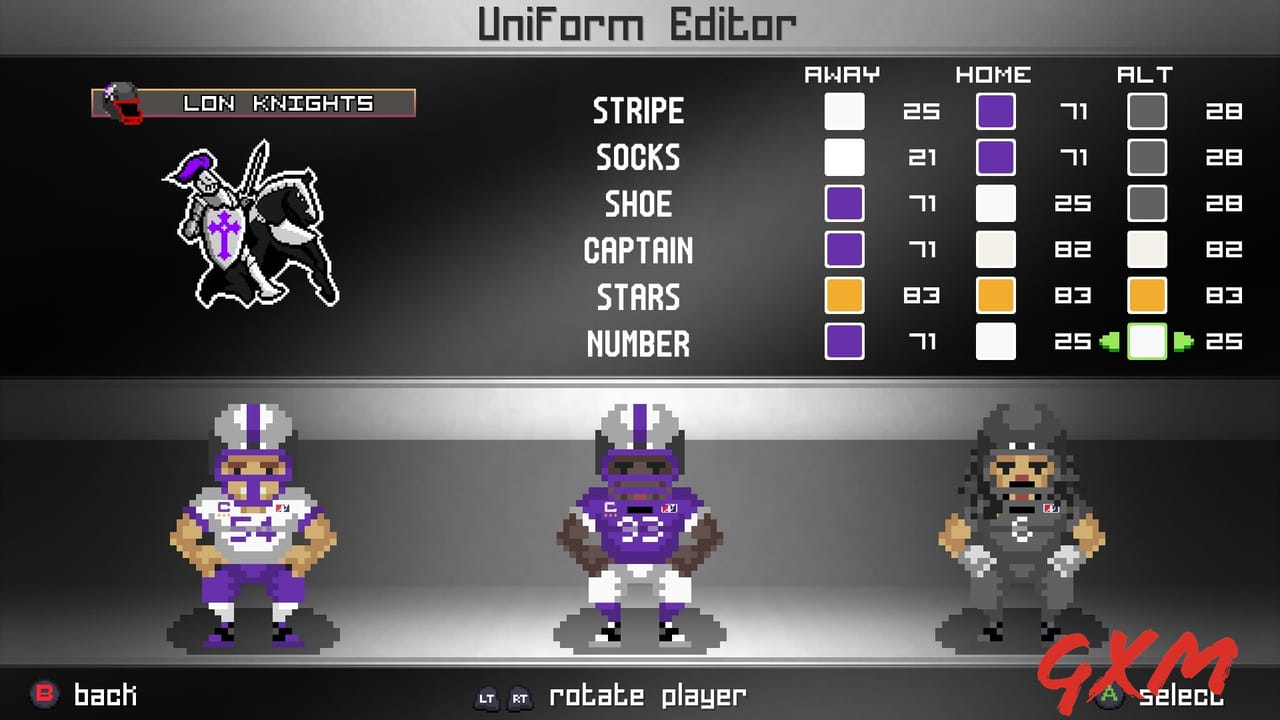Click the left green arrow beside alt number
Image resolution: width=1280 pixels, height=720 pixels.
[x=1109, y=342]
